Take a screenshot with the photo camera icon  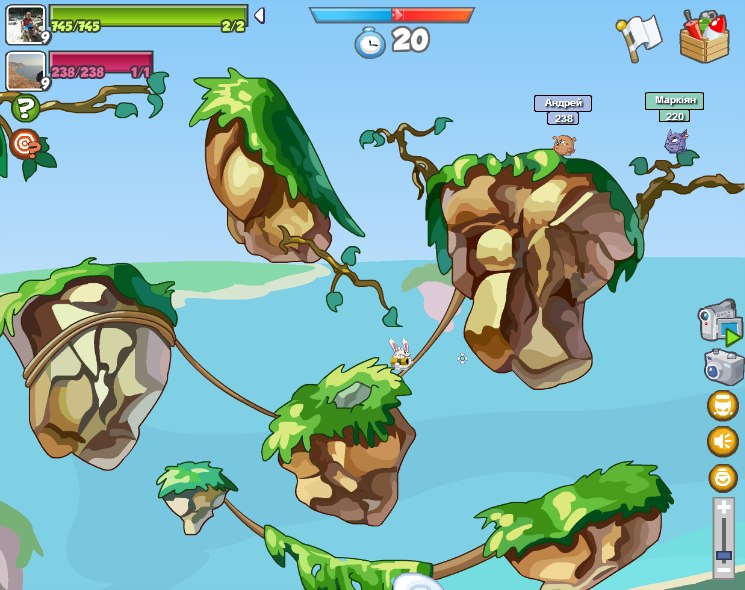[722, 366]
